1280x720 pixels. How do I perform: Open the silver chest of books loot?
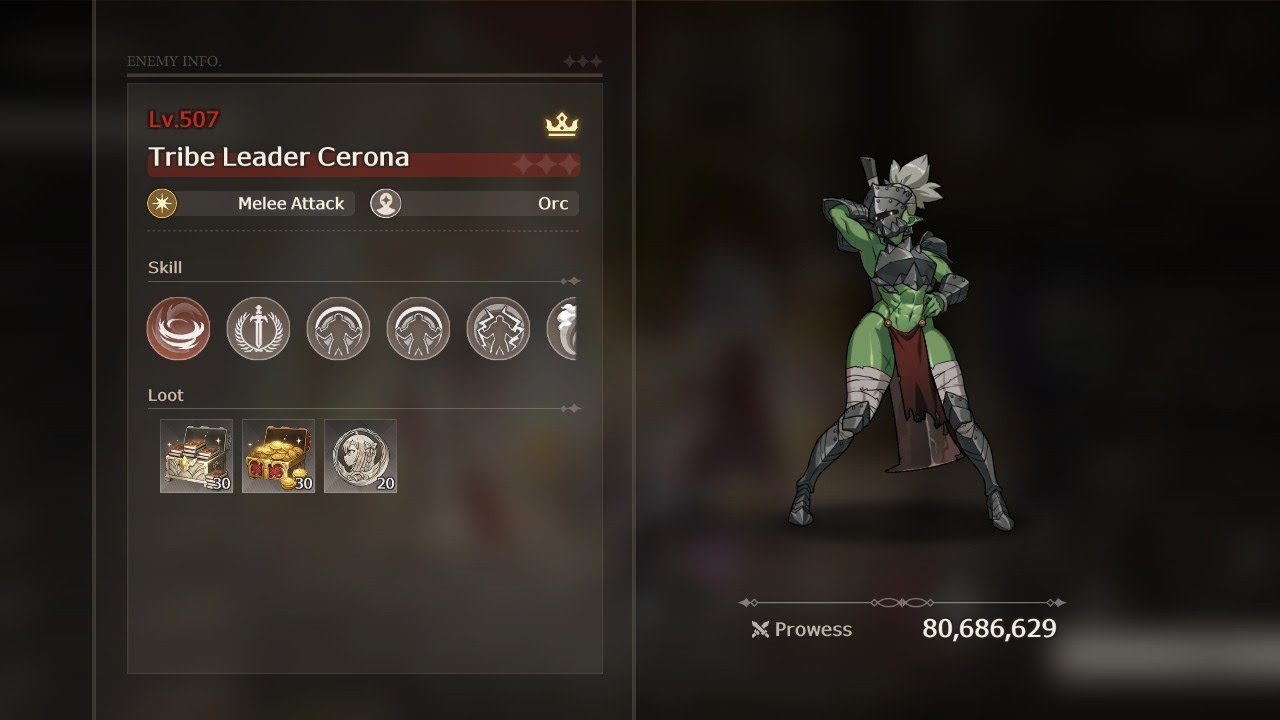pos(196,456)
